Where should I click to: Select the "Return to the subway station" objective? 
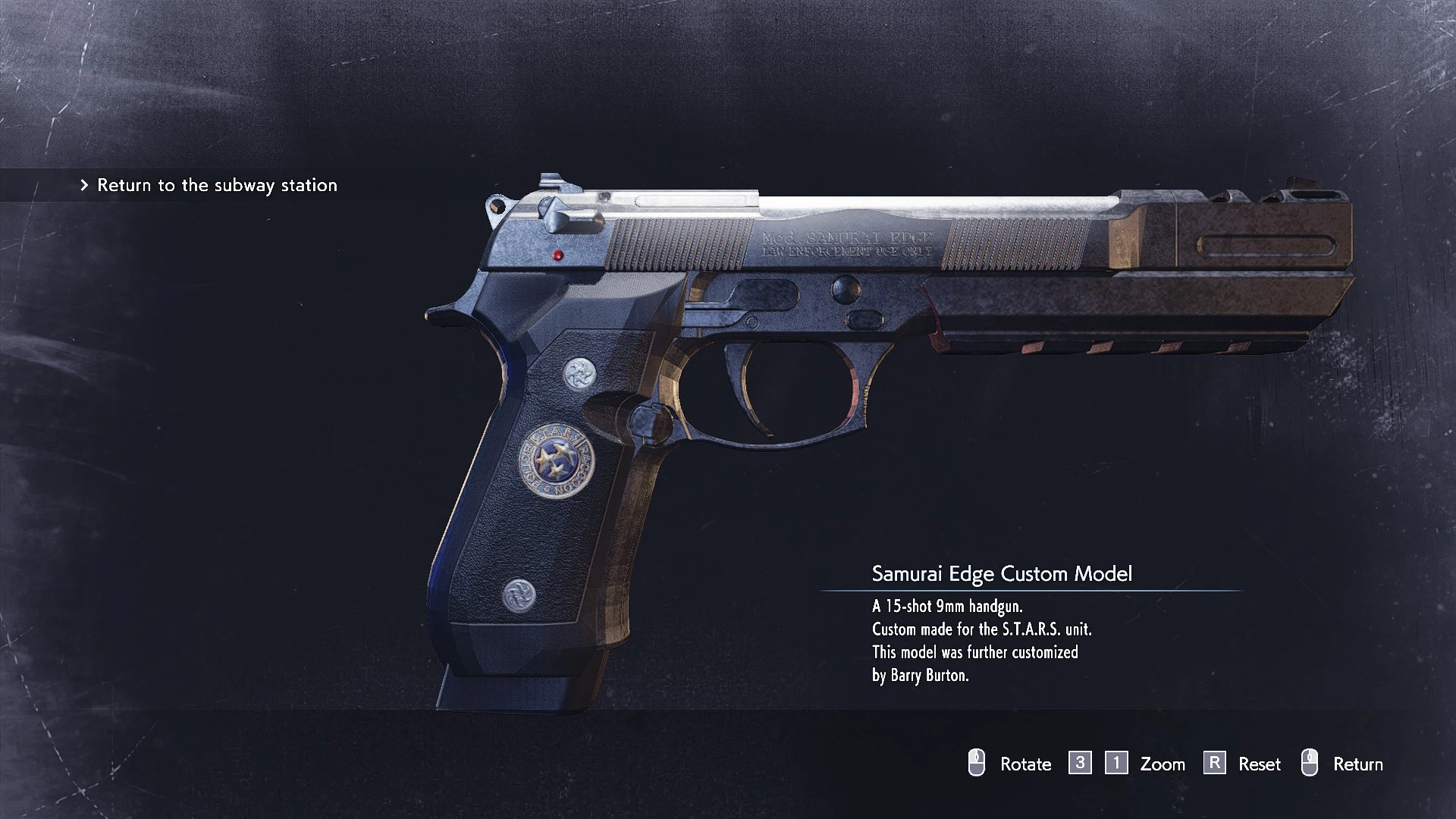[217, 185]
